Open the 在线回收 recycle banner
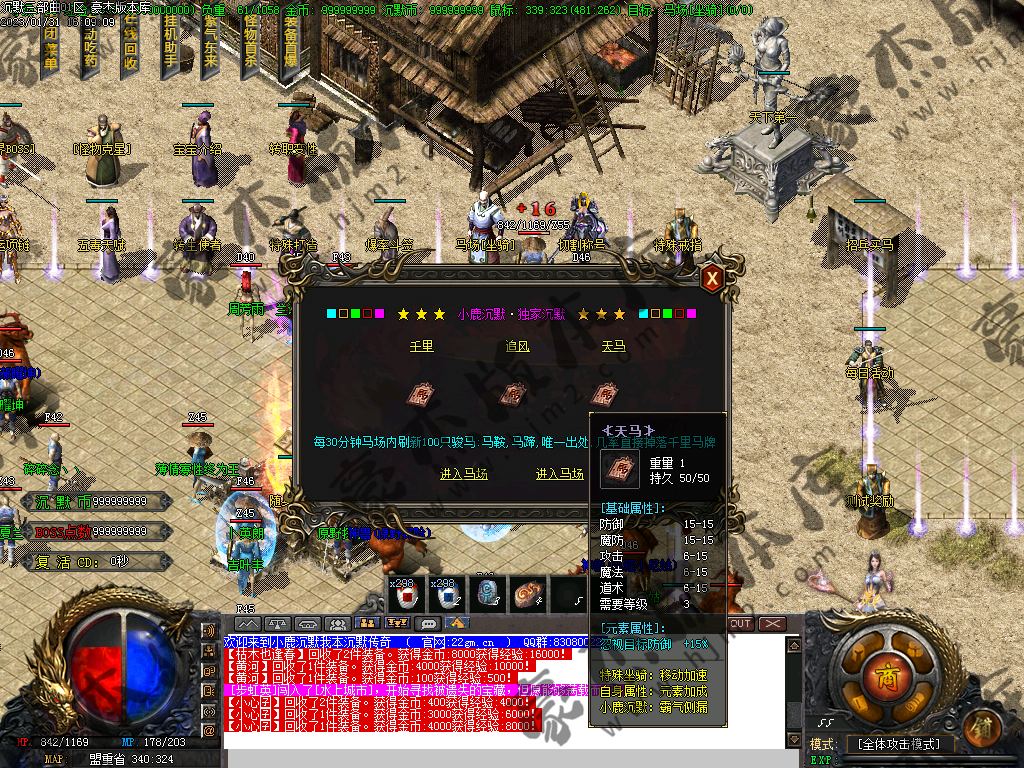This screenshot has height=768, width=1024. pos(130,45)
